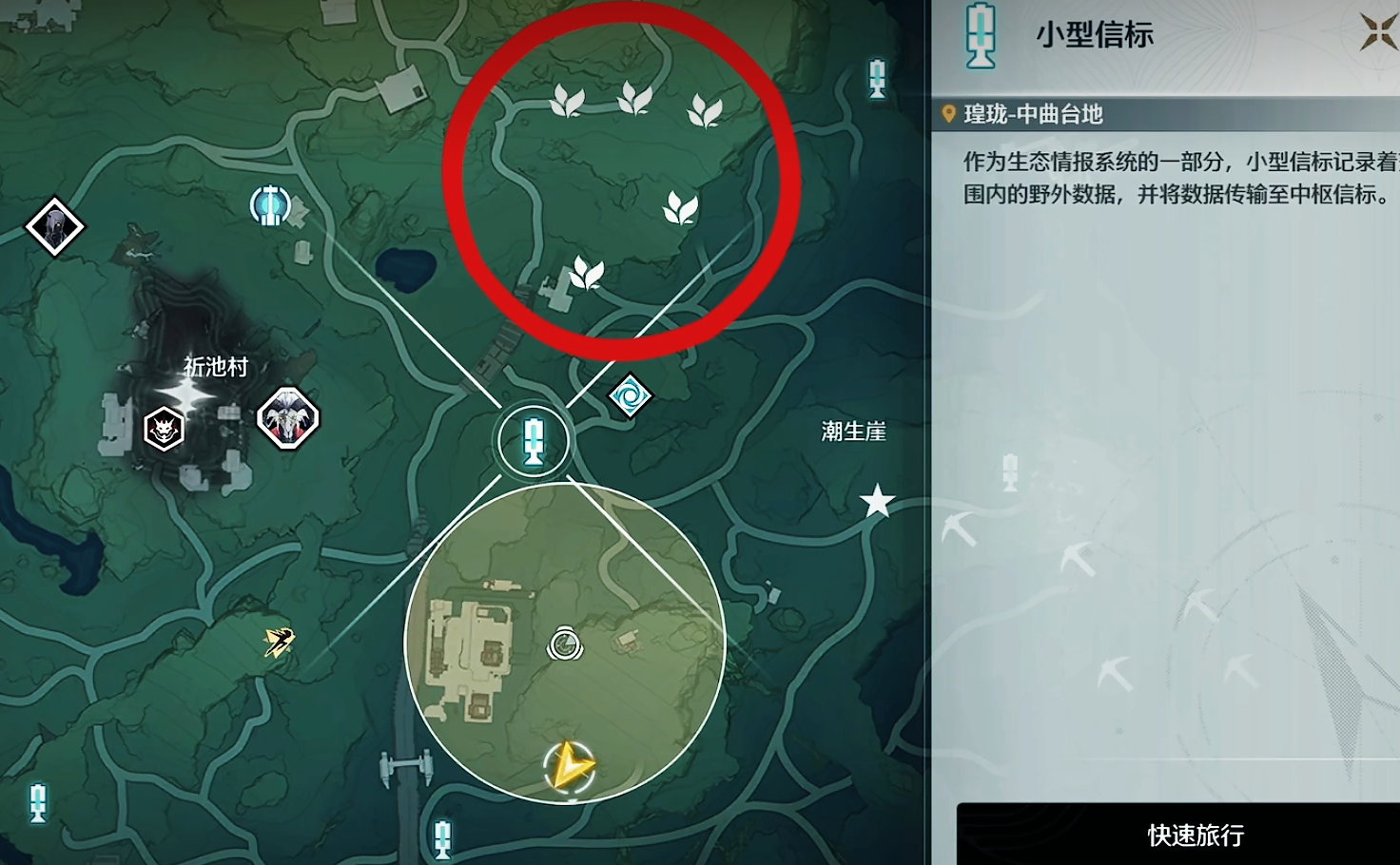Image resolution: width=1400 pixels, height=865 pixels.
Task: Click the yellow player position arrow
Action: point(568,765)
